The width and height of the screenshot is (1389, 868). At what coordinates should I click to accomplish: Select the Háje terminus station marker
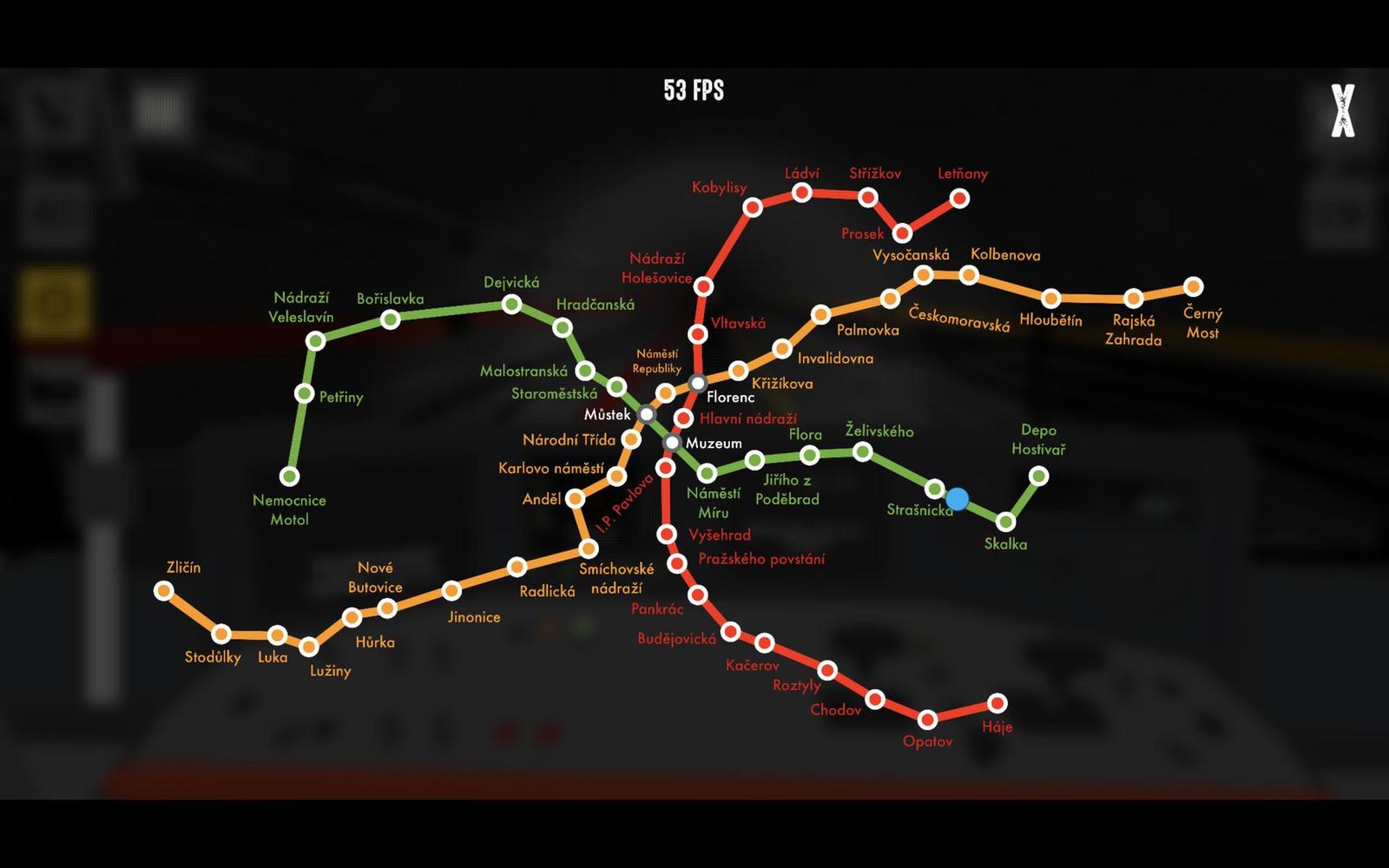click(997, 702)
